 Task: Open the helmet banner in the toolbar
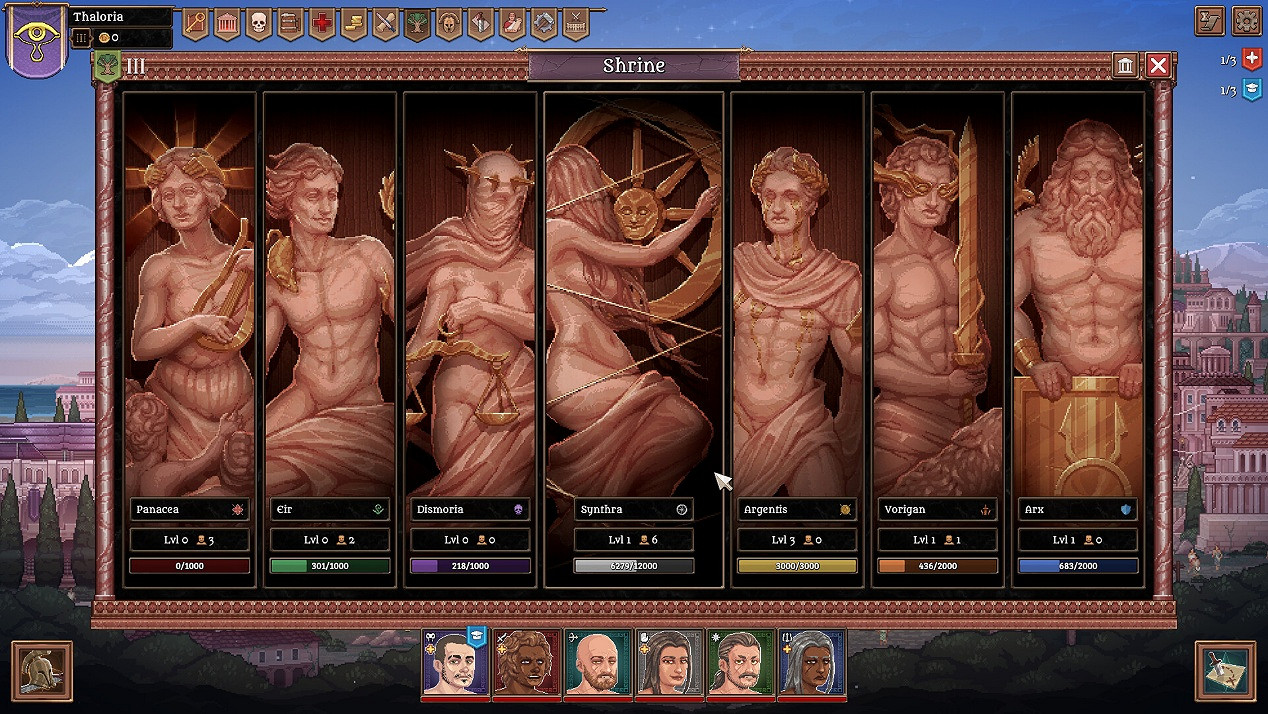point(449,23)
